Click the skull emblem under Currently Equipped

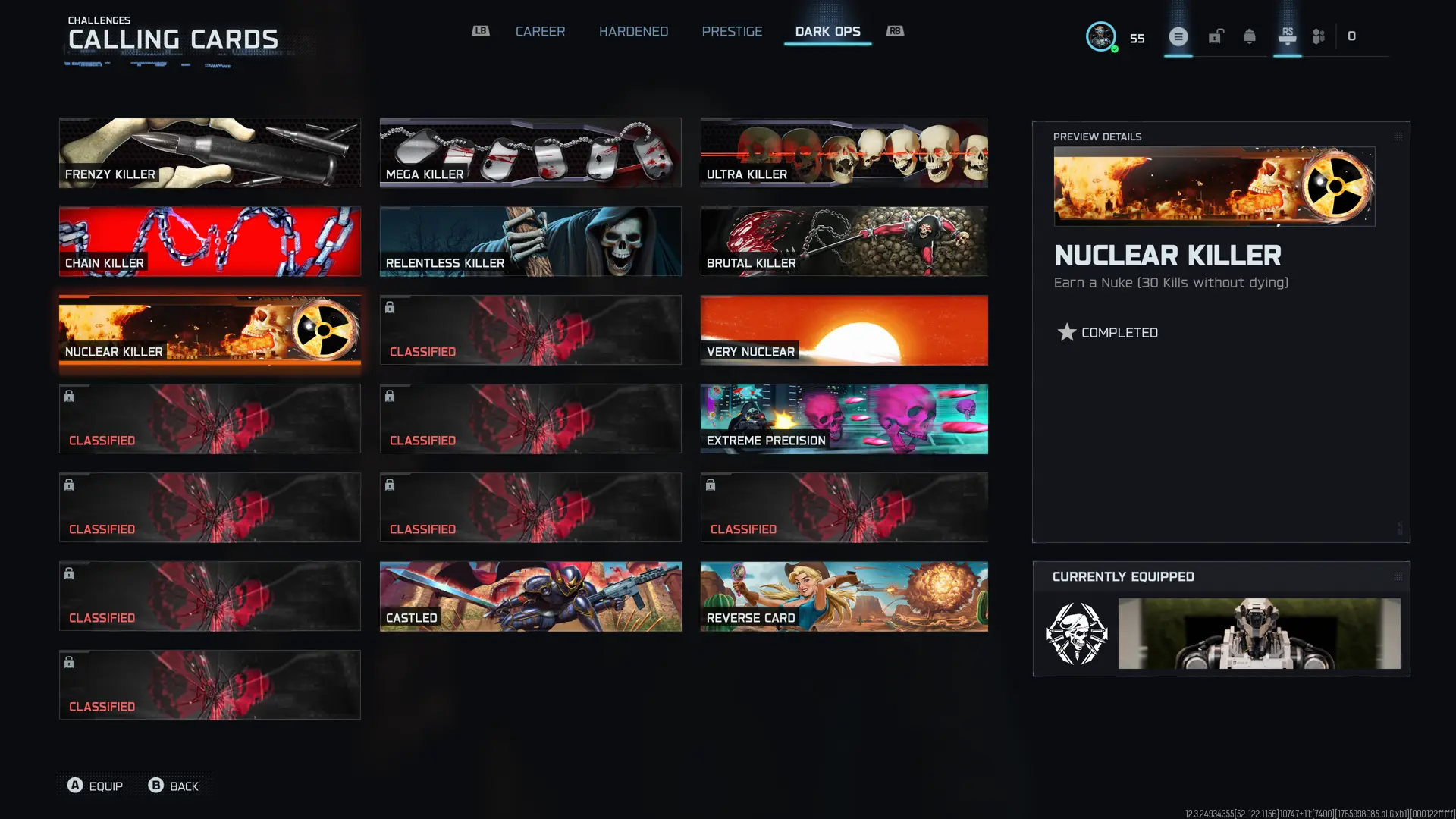click(1077, 634)
